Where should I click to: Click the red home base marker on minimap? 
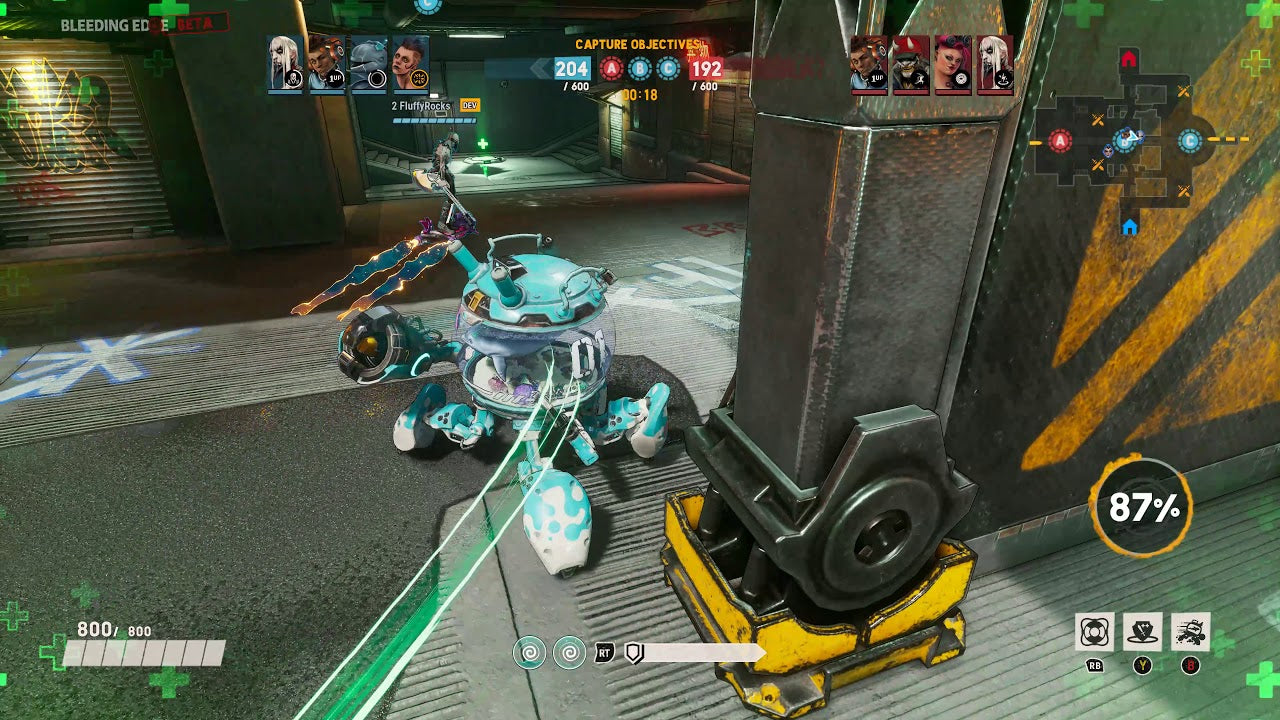tap(1129, 60)
